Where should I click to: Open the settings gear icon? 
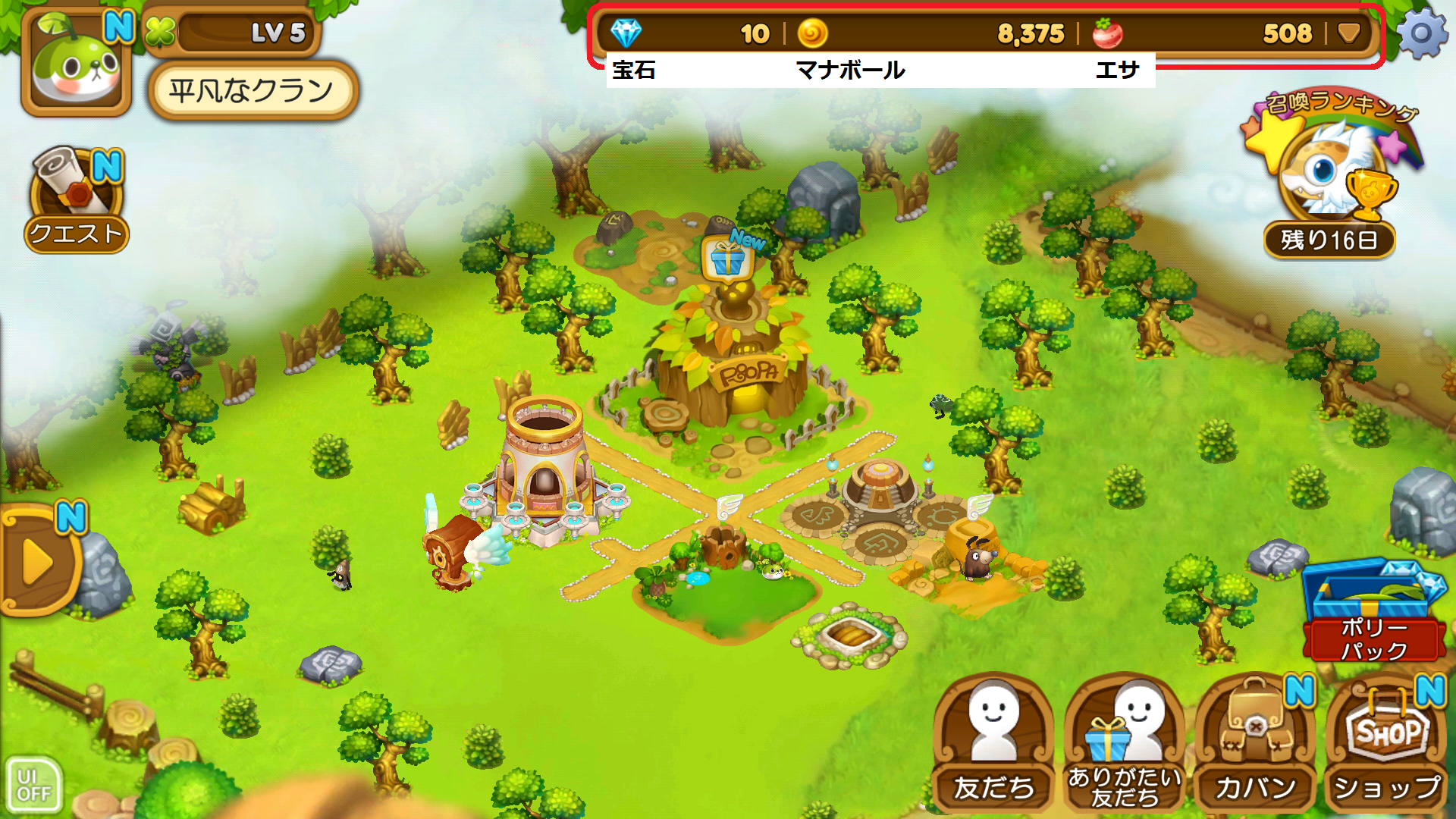[x=1421, y=33]
